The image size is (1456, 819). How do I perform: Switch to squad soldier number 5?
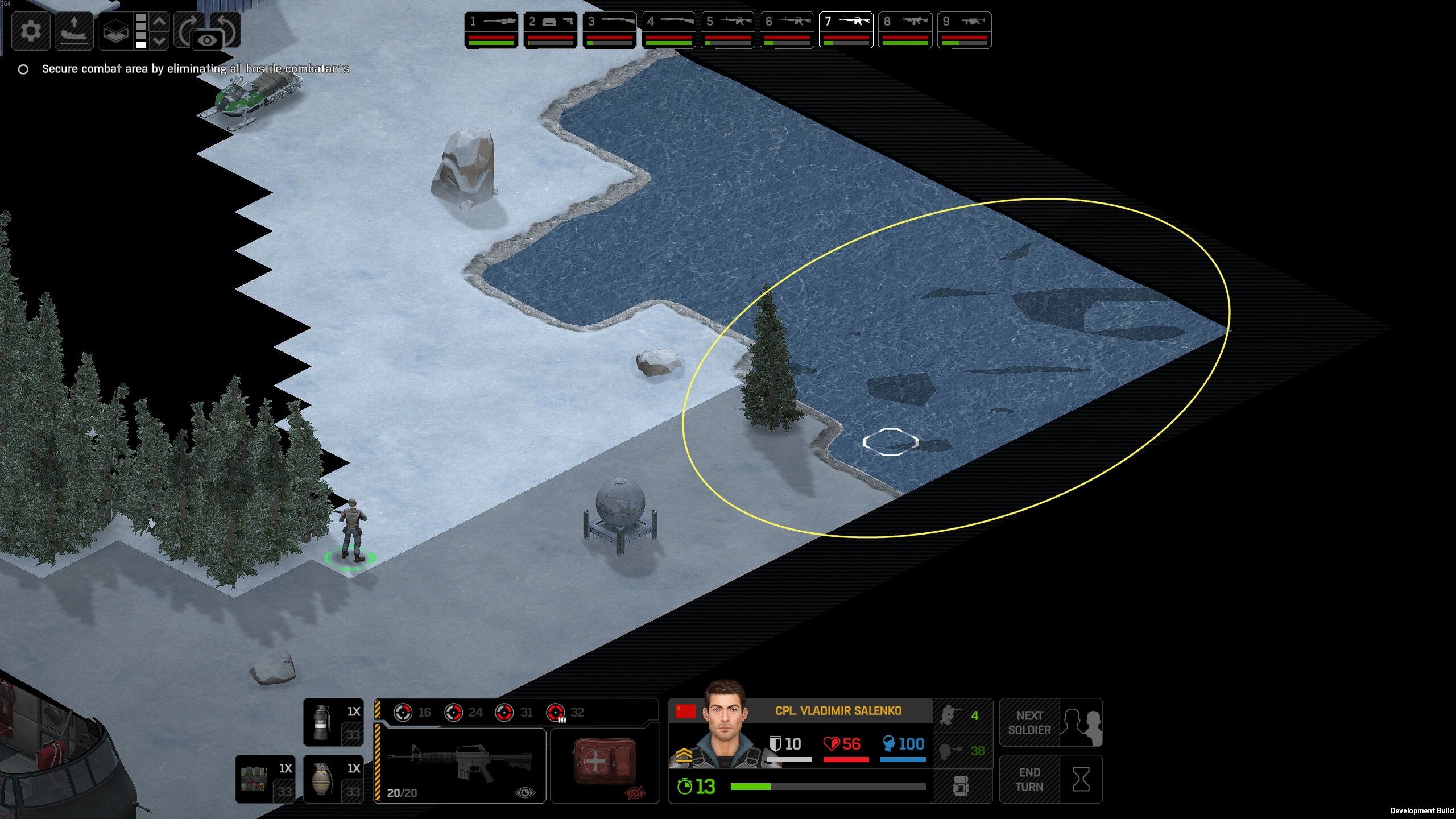click(x=727, y=30)
